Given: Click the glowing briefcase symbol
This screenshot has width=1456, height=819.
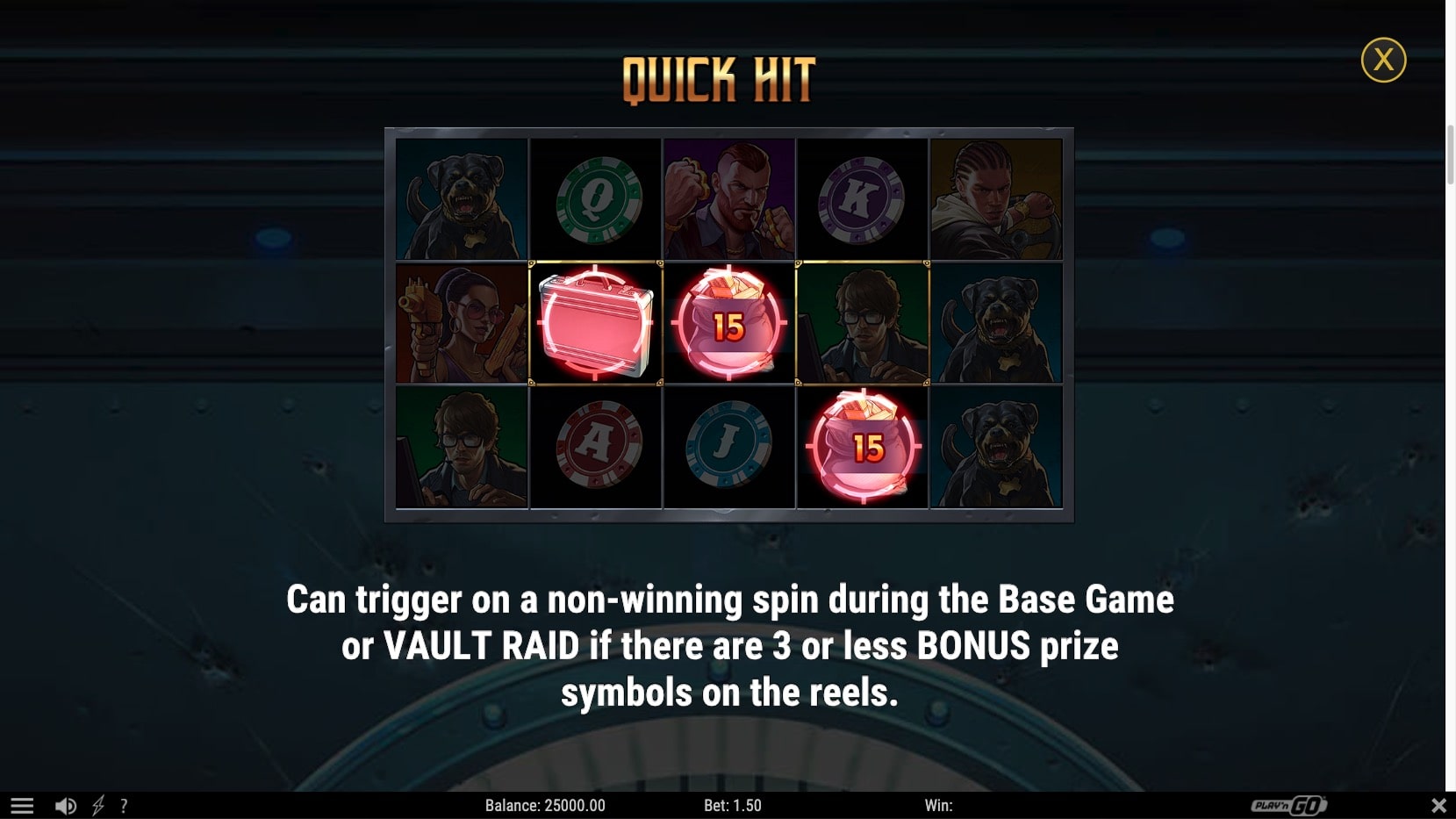Looking at the screenshot, I should [596, 323].
